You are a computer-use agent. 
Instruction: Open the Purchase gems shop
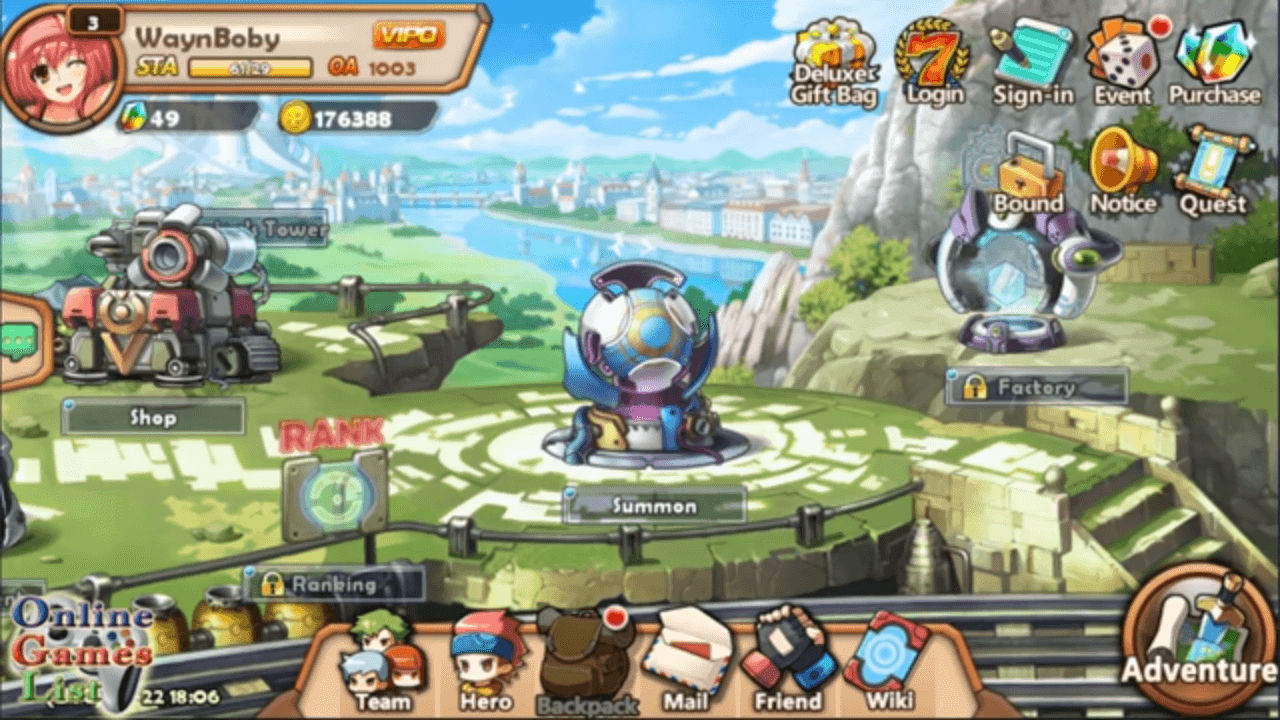tap(1214, 62)
